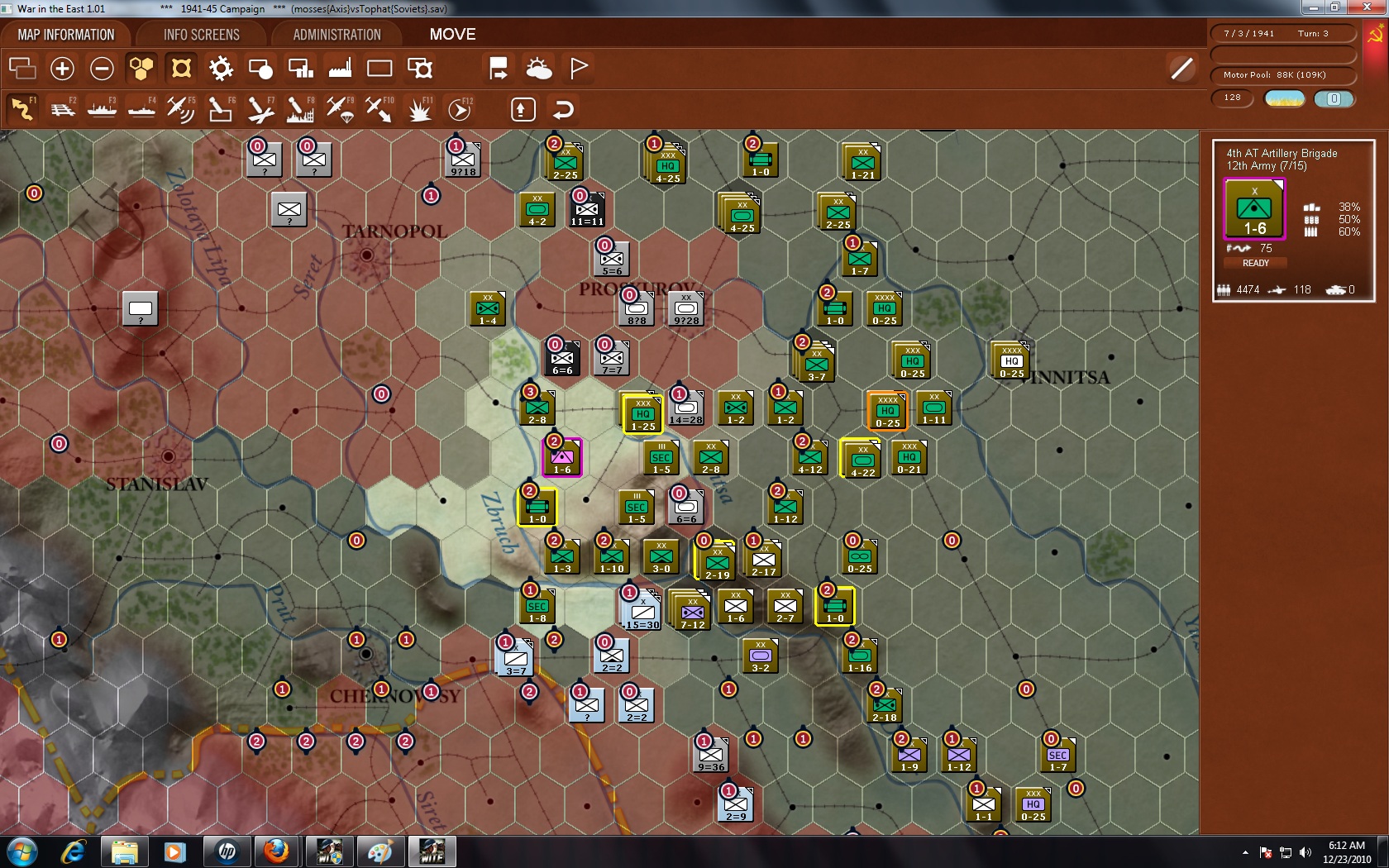The image size is (1389, 868).
Task: Click the clear weather condition indicator
Action: tap(1284, 98)
